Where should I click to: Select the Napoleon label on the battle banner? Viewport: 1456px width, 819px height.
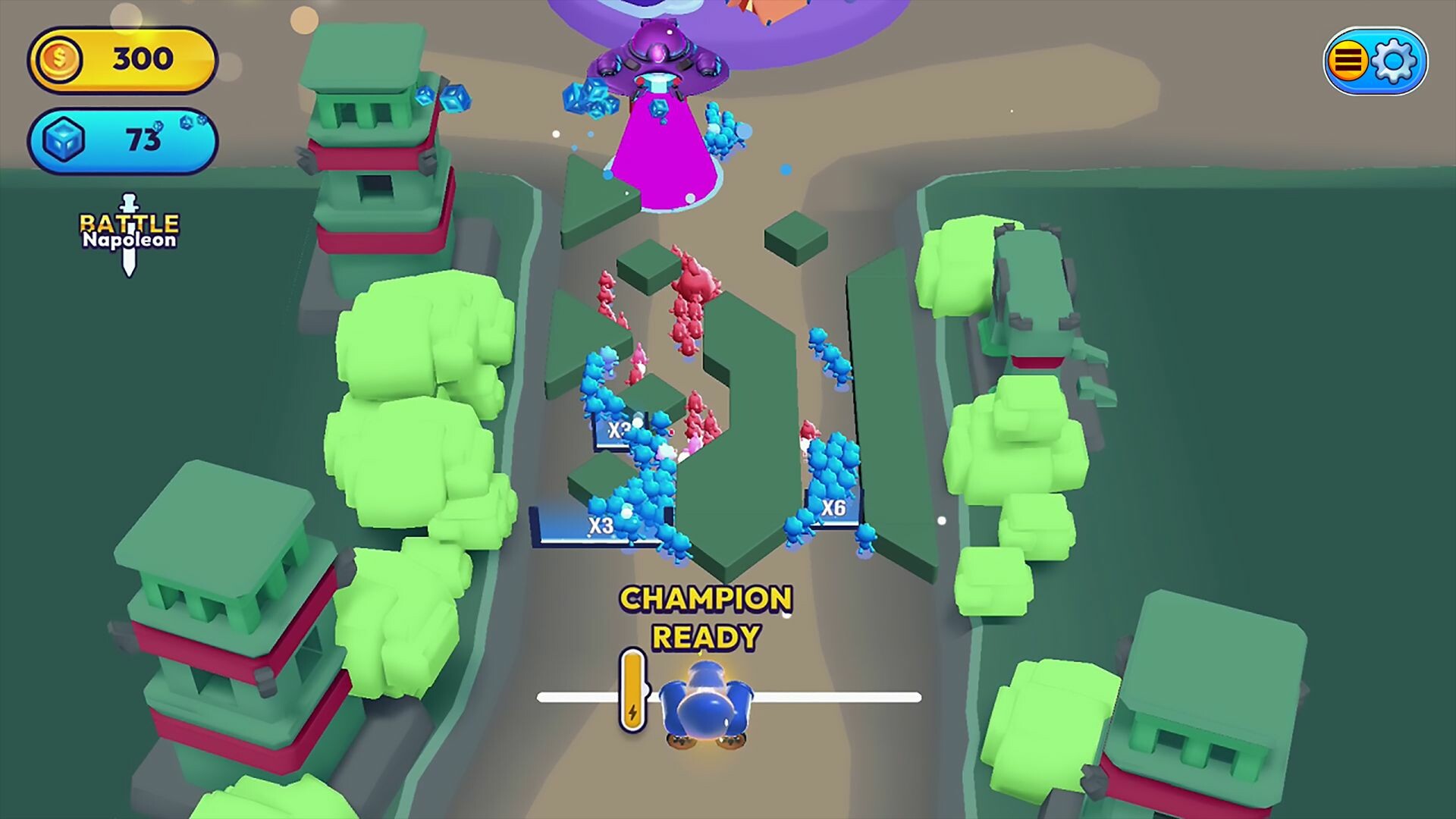(130, 240)
